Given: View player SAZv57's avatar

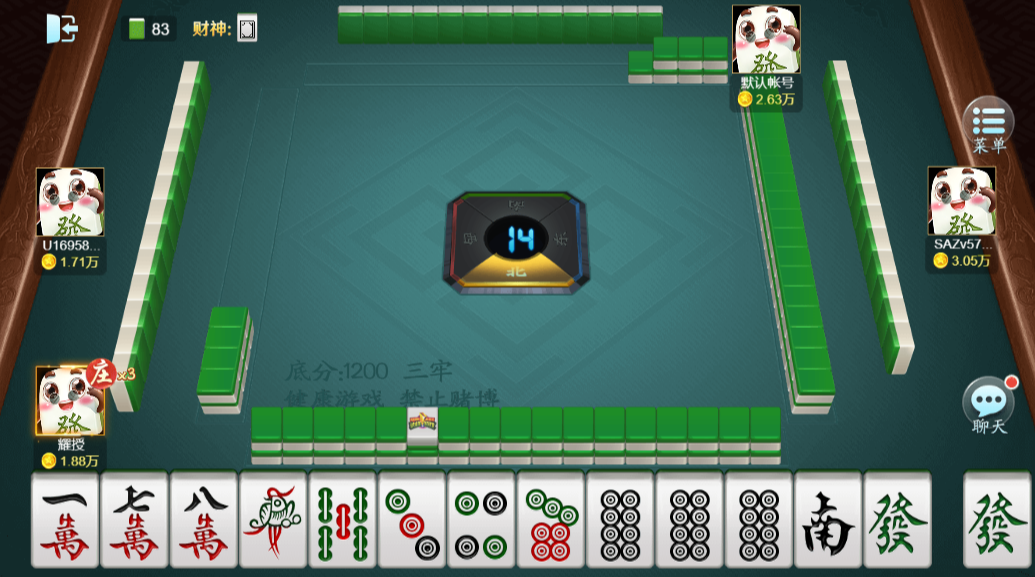Looking at the screenshot, I should click(961, 201).
